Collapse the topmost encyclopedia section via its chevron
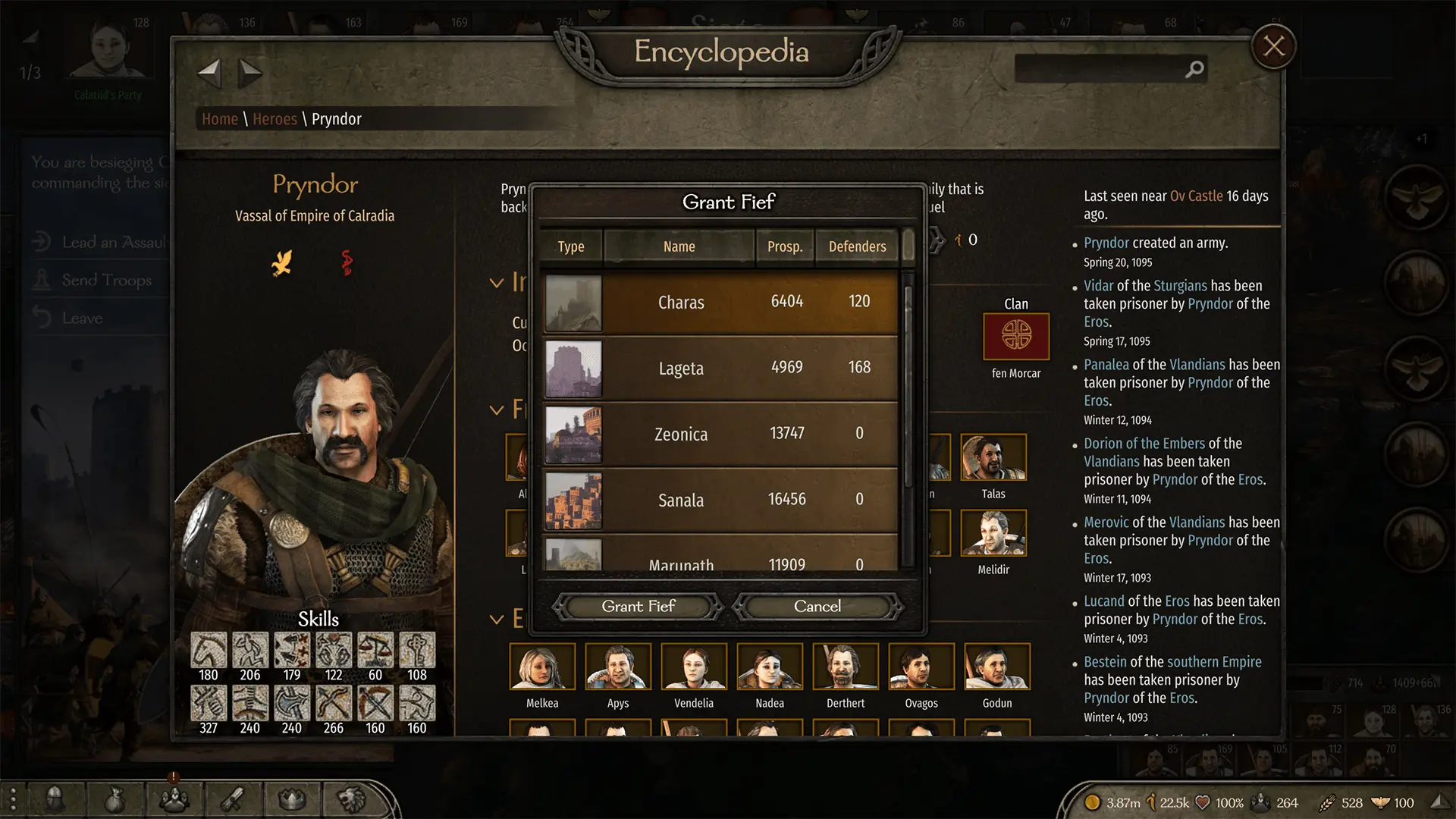 [497, 282]
